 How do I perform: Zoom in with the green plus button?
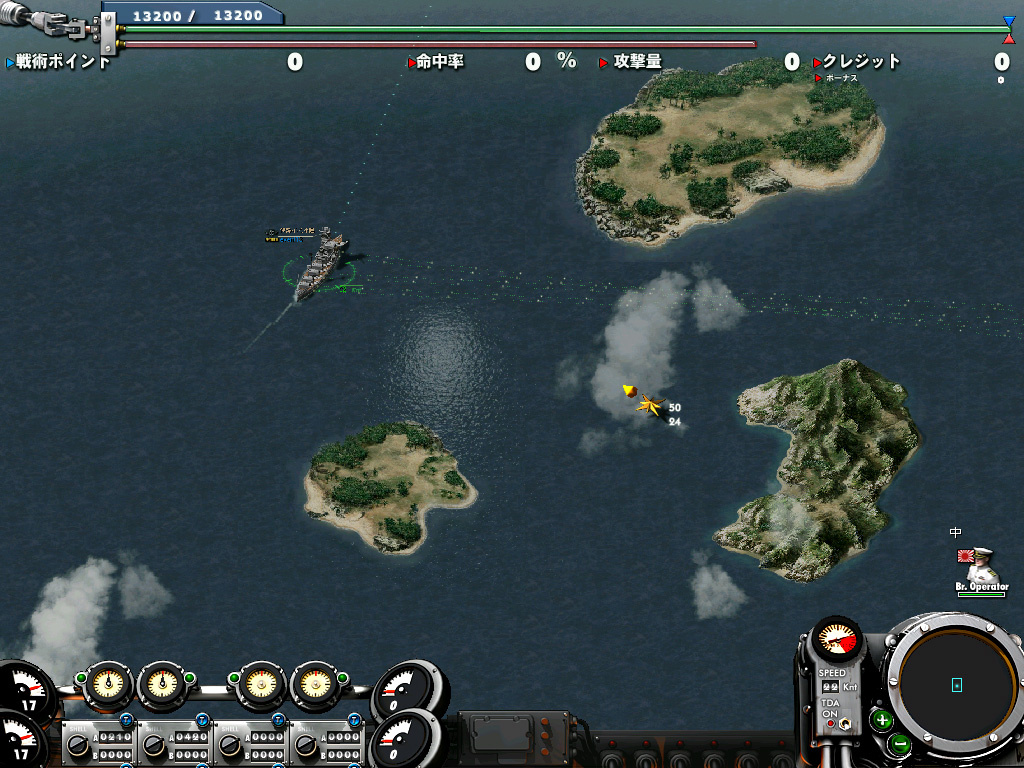point(882,719)
